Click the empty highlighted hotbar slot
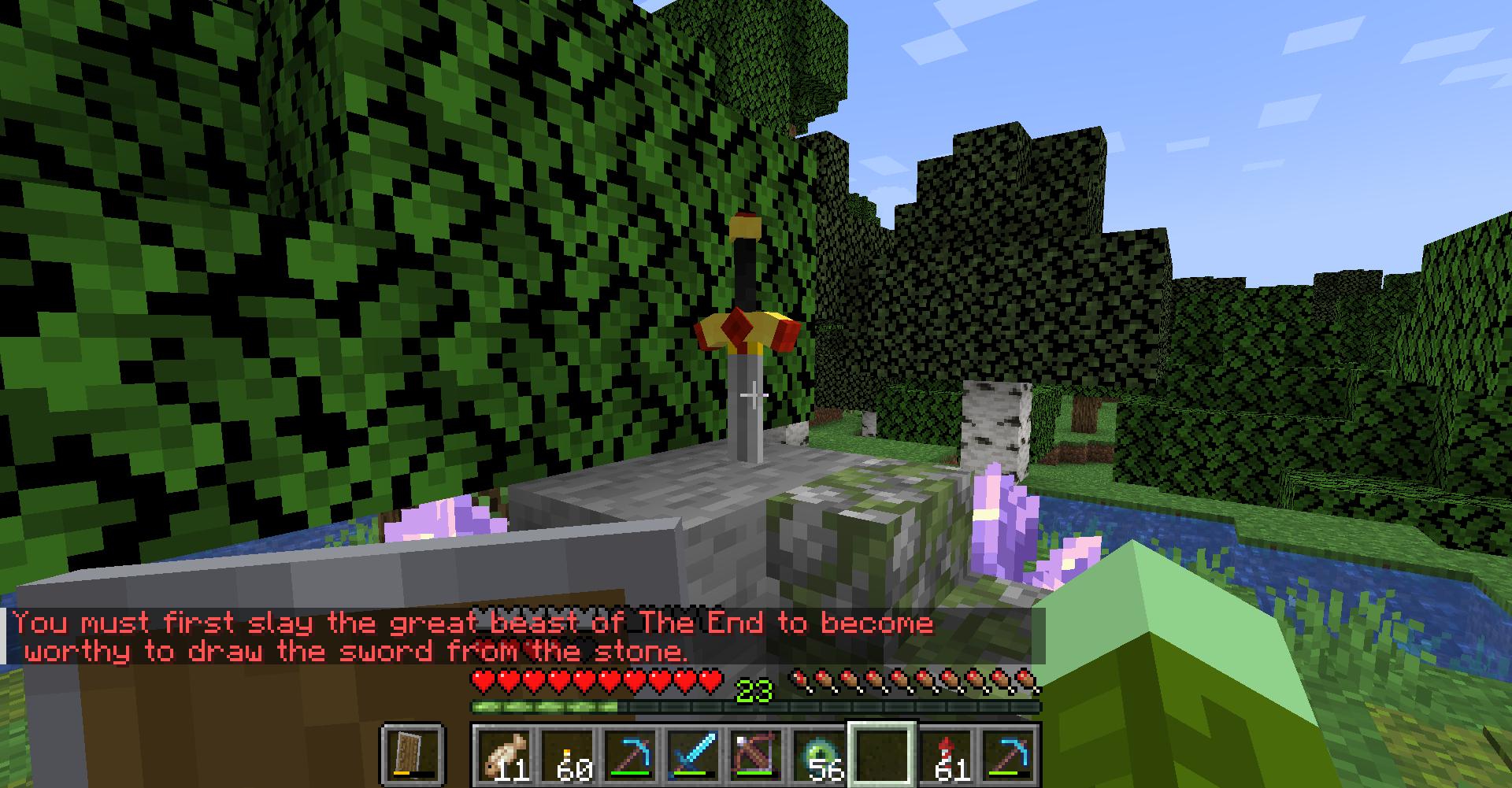 880,754
